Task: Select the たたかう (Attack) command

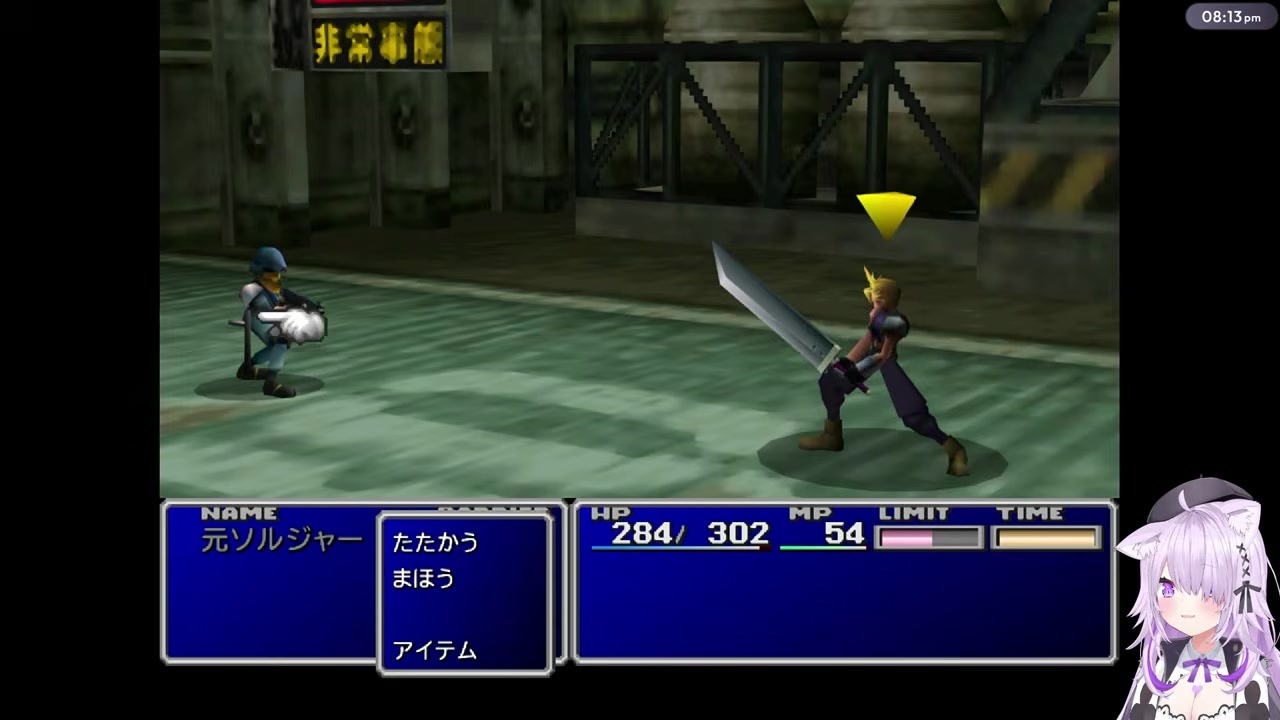Action: [x=434, y=542]
